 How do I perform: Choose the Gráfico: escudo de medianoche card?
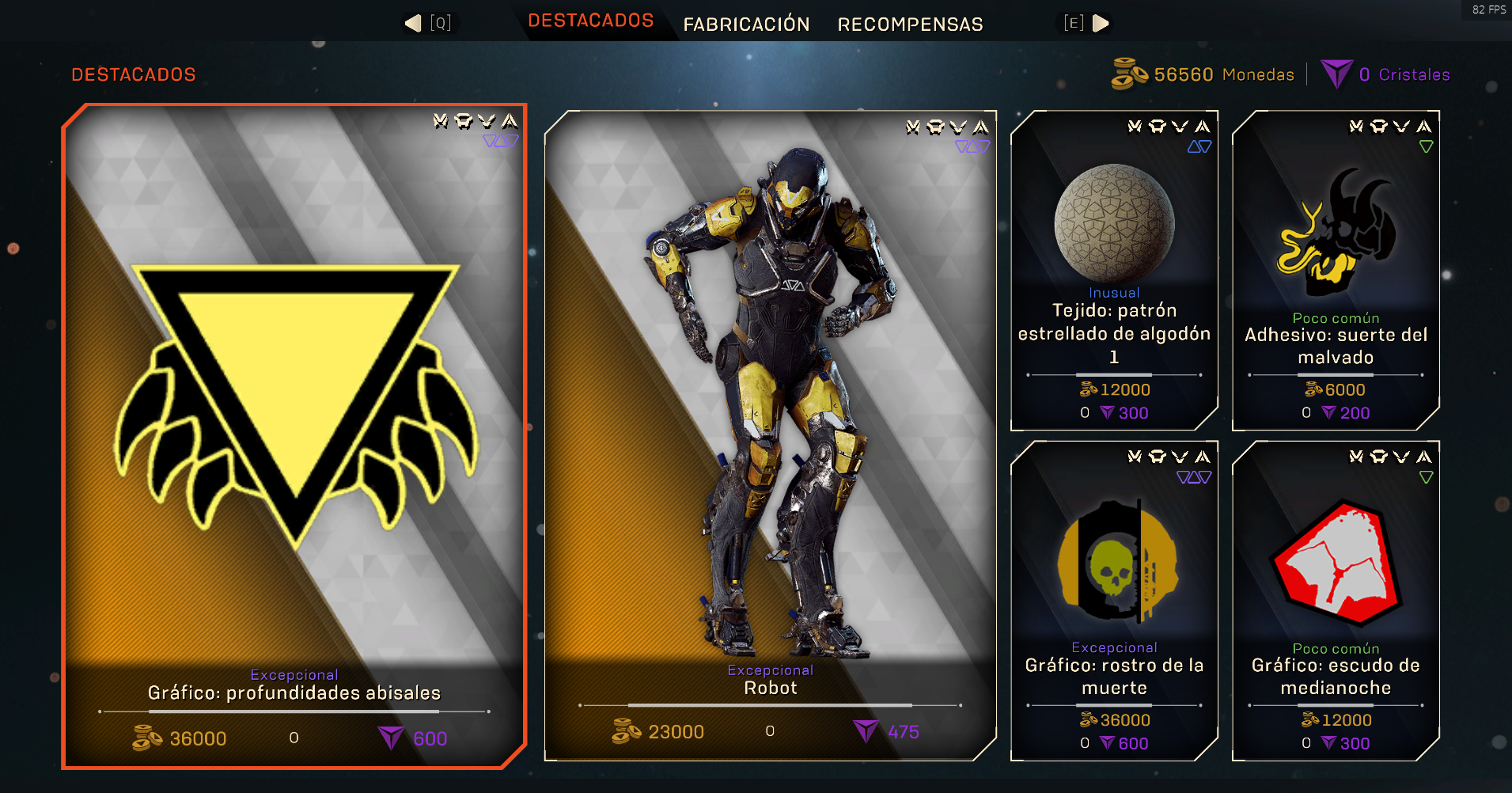1336,601
